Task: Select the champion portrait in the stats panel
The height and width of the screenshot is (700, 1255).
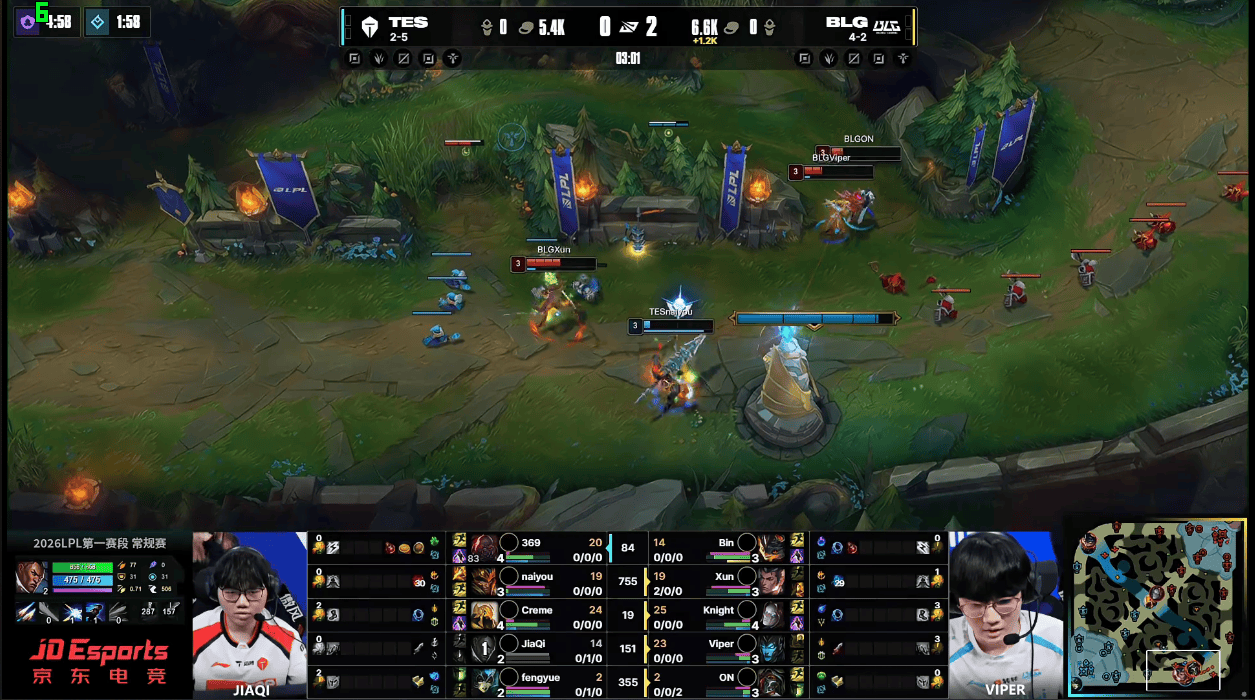Action: click(x=29, y=577)
